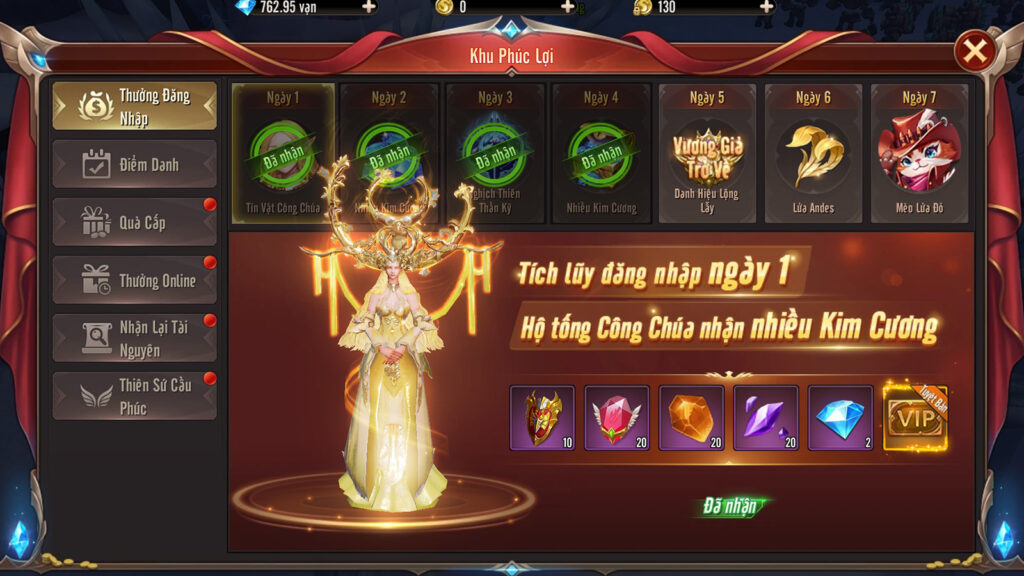Image resolution: width=1024 pixels, height=576 pixels.
Task: Switch to the Quà Cấp tab
Action: 134,222
